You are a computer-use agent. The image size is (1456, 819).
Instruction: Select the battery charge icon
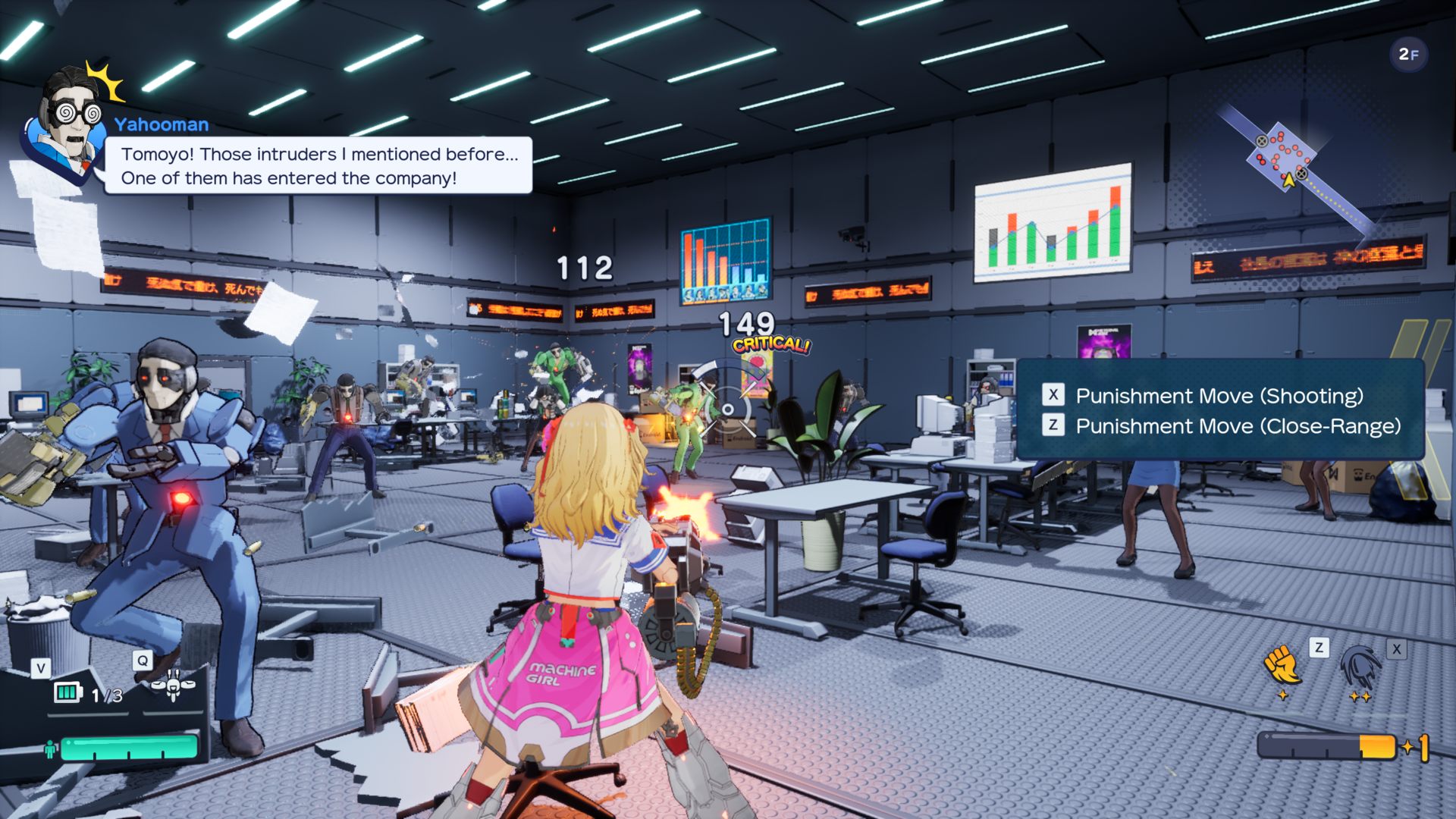click(67, 692)
